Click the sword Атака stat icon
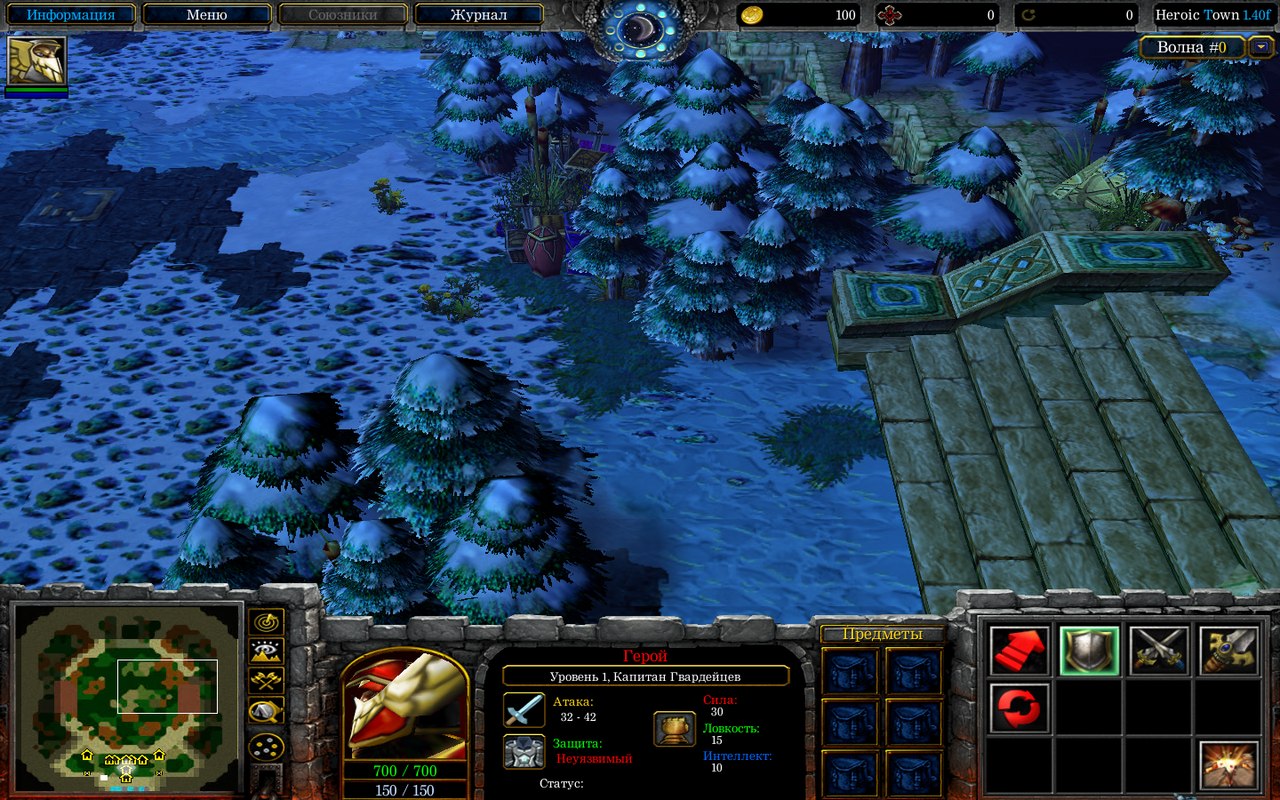 (x=524, y=710)
